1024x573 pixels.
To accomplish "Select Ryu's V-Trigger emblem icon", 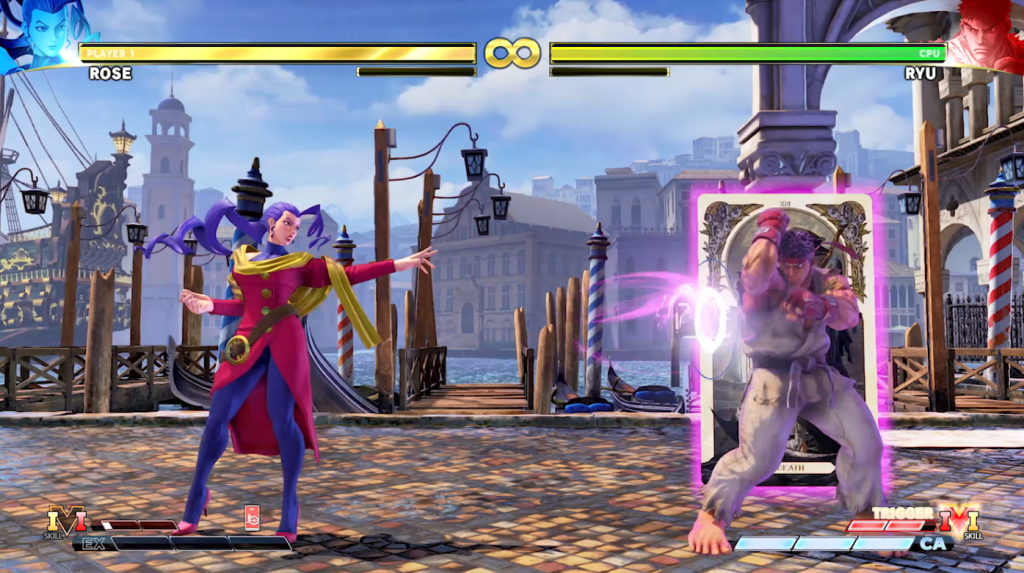I will (957, 521).
